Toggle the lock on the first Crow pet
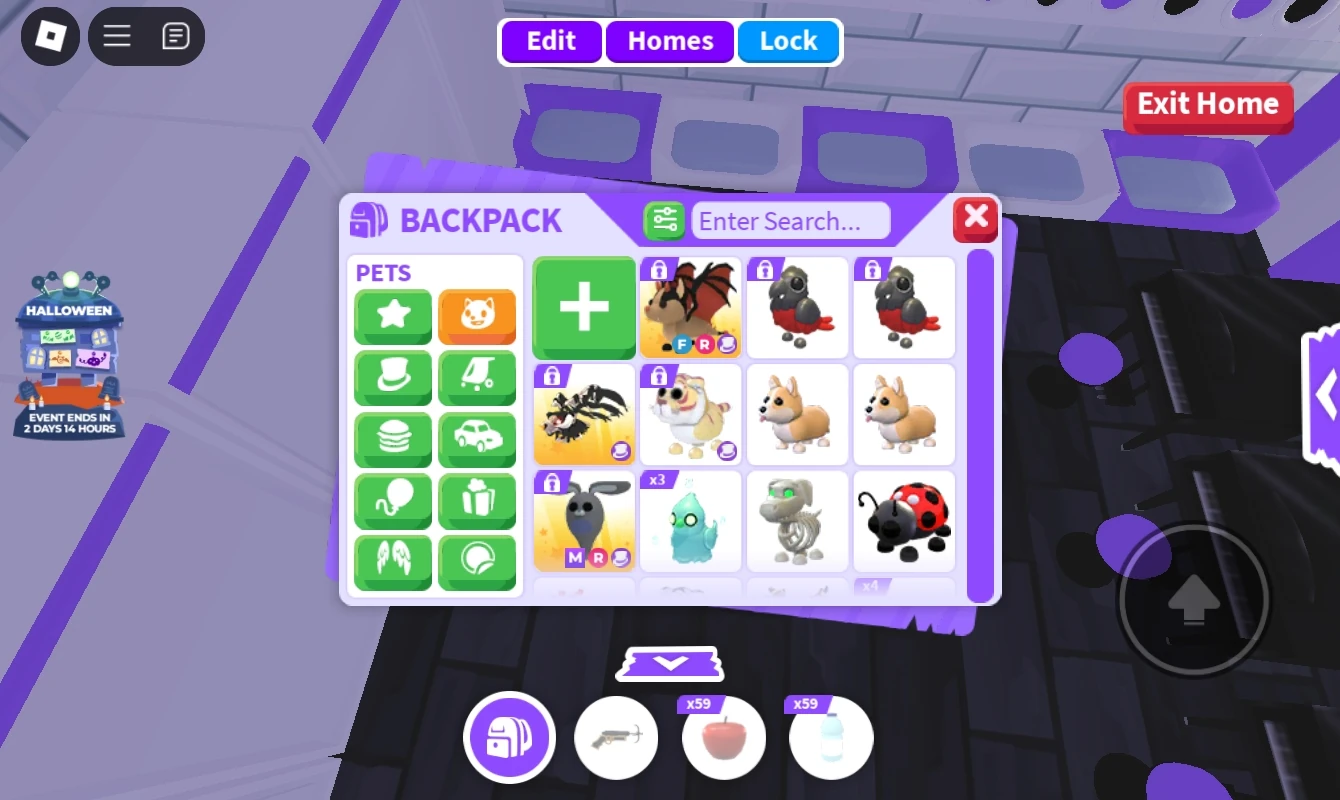 tap(765, 270)
